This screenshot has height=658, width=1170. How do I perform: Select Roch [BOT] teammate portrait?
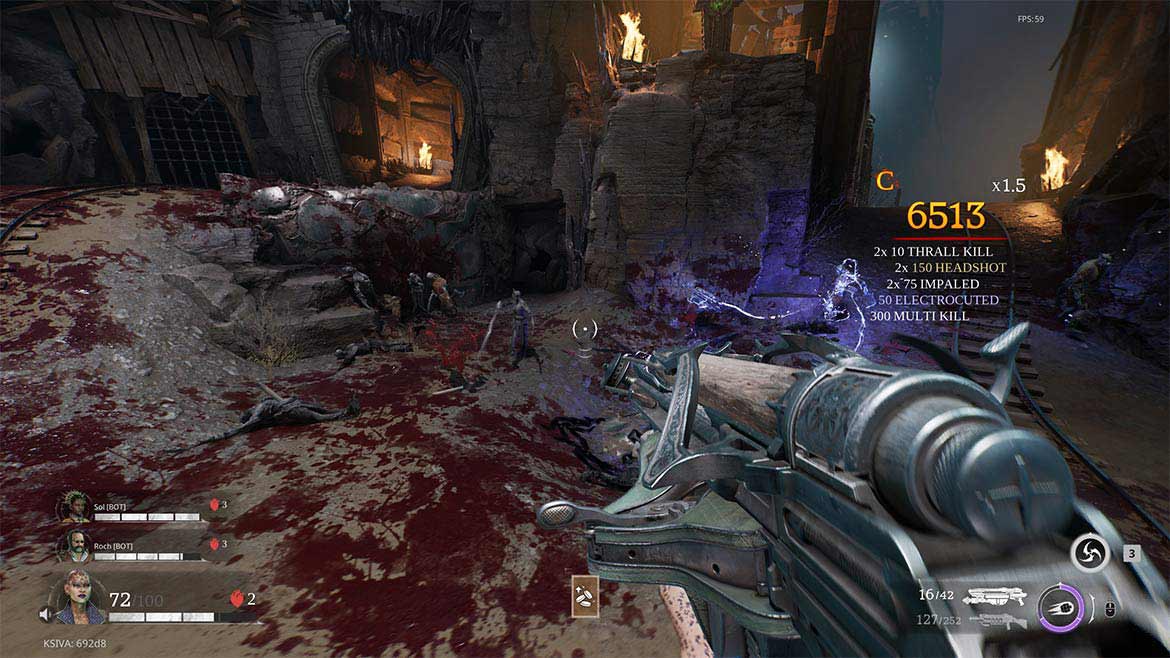point(75,545)
